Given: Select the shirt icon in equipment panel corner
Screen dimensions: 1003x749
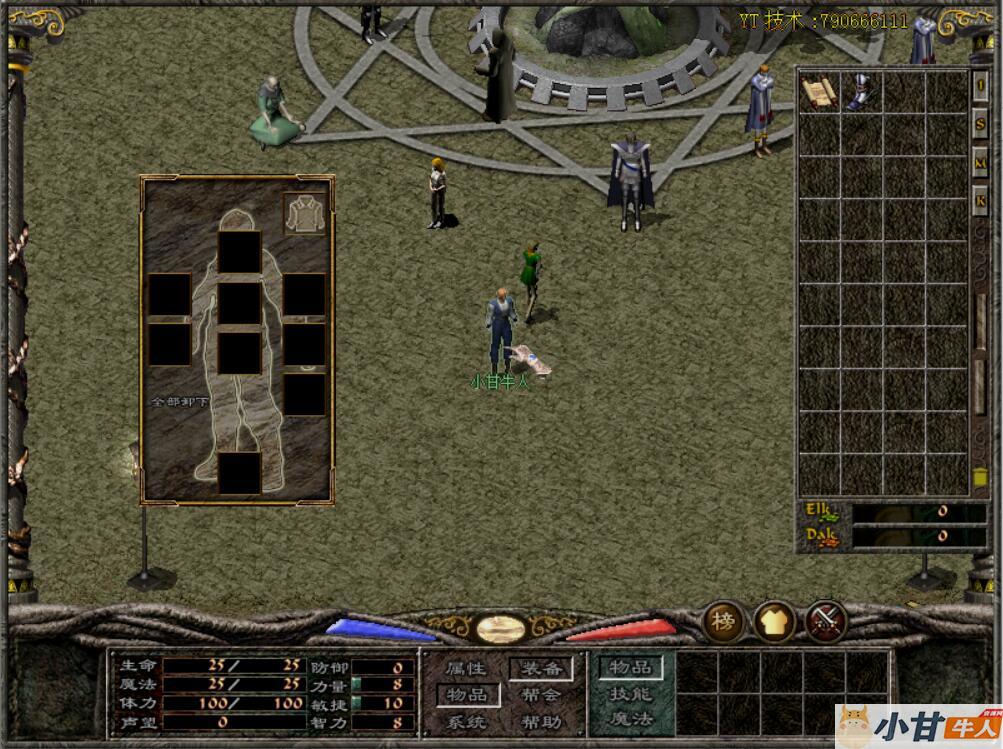Looking at the screenshot, I should pyautogui.click(x=304, y=214).
